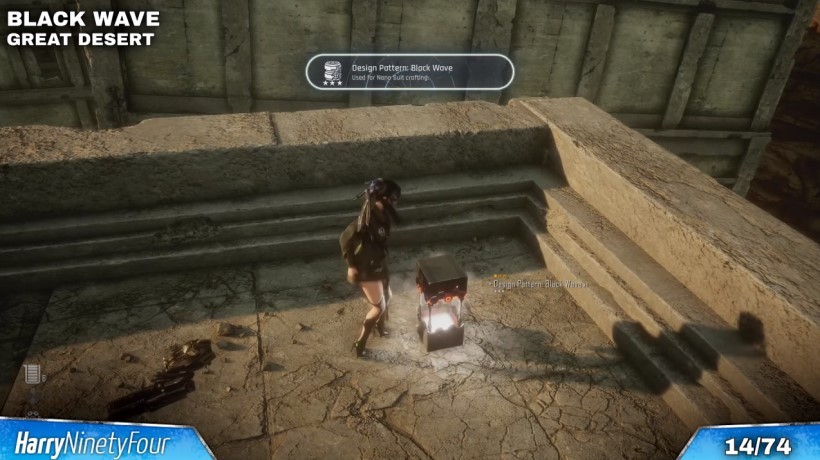Viewport: 820px width, 460px height.
Task: Click the consumable item icon with count
Action: (32, 375)
